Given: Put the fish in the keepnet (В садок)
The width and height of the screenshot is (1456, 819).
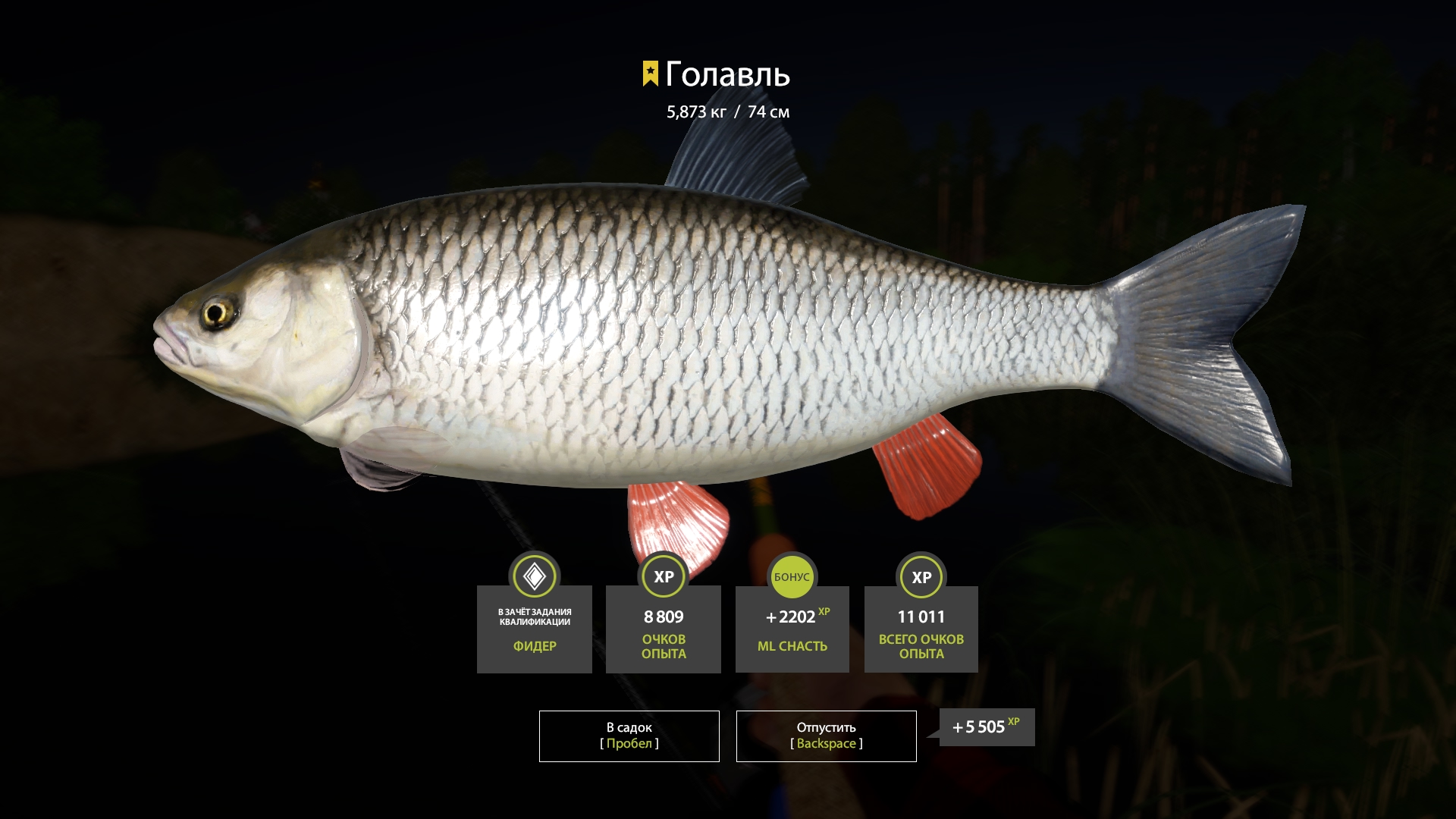Looking at the screenshot, I should point(629,736).
